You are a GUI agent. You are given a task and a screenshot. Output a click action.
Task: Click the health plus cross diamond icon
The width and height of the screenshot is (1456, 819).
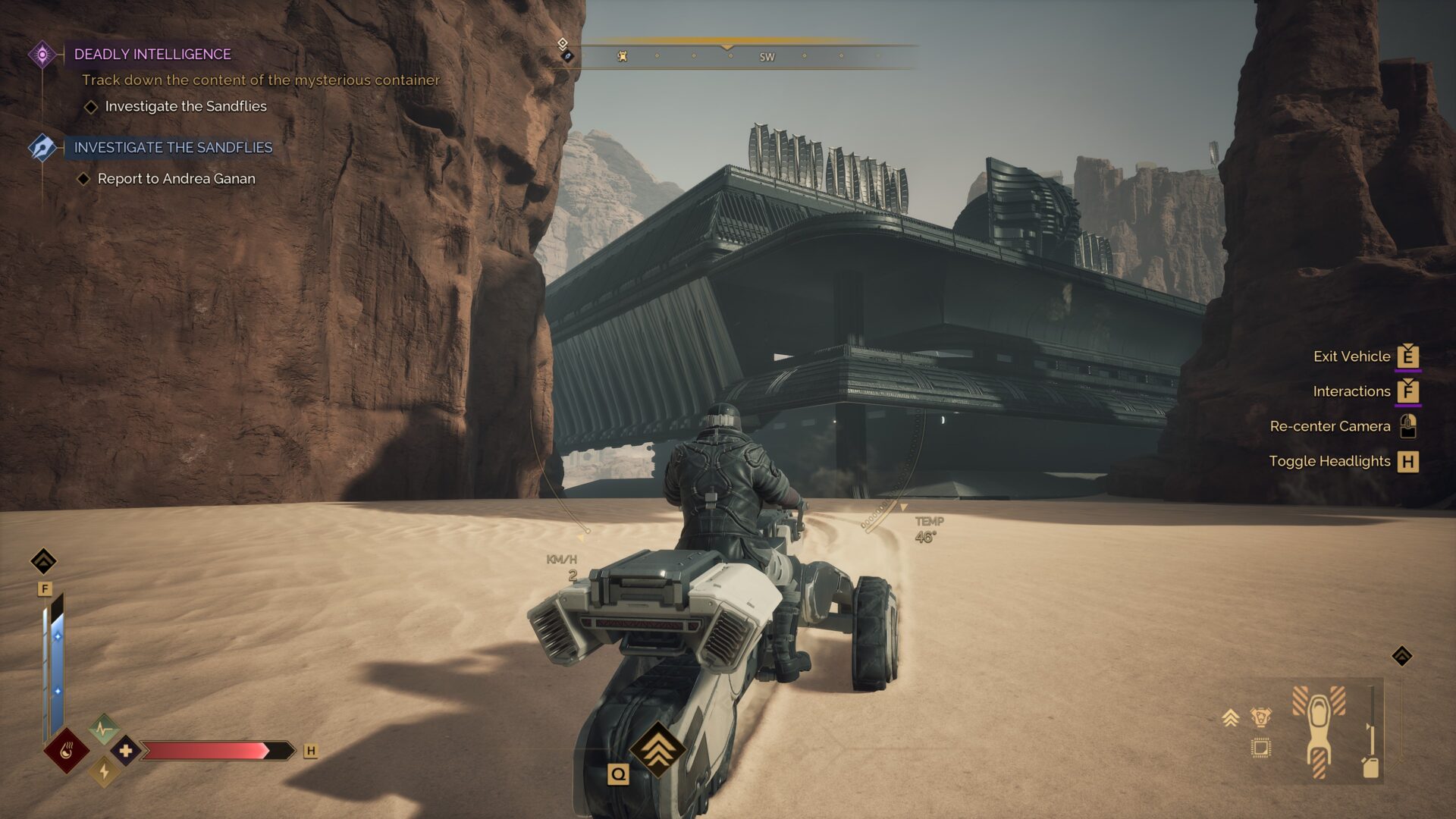pos(126,751)
